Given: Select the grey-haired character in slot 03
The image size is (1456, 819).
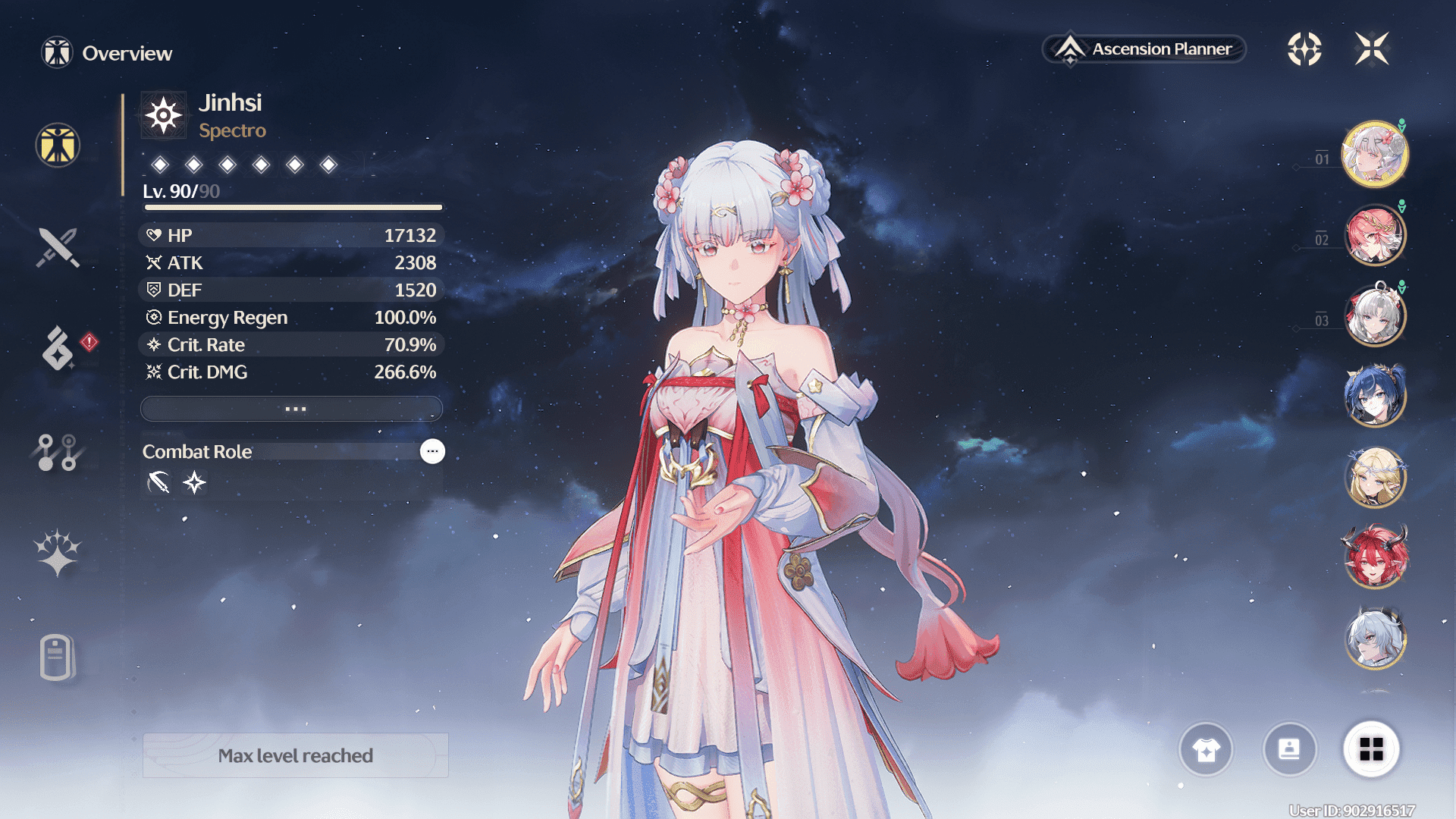Looking at the screenshot, I should pos(1374,315).
